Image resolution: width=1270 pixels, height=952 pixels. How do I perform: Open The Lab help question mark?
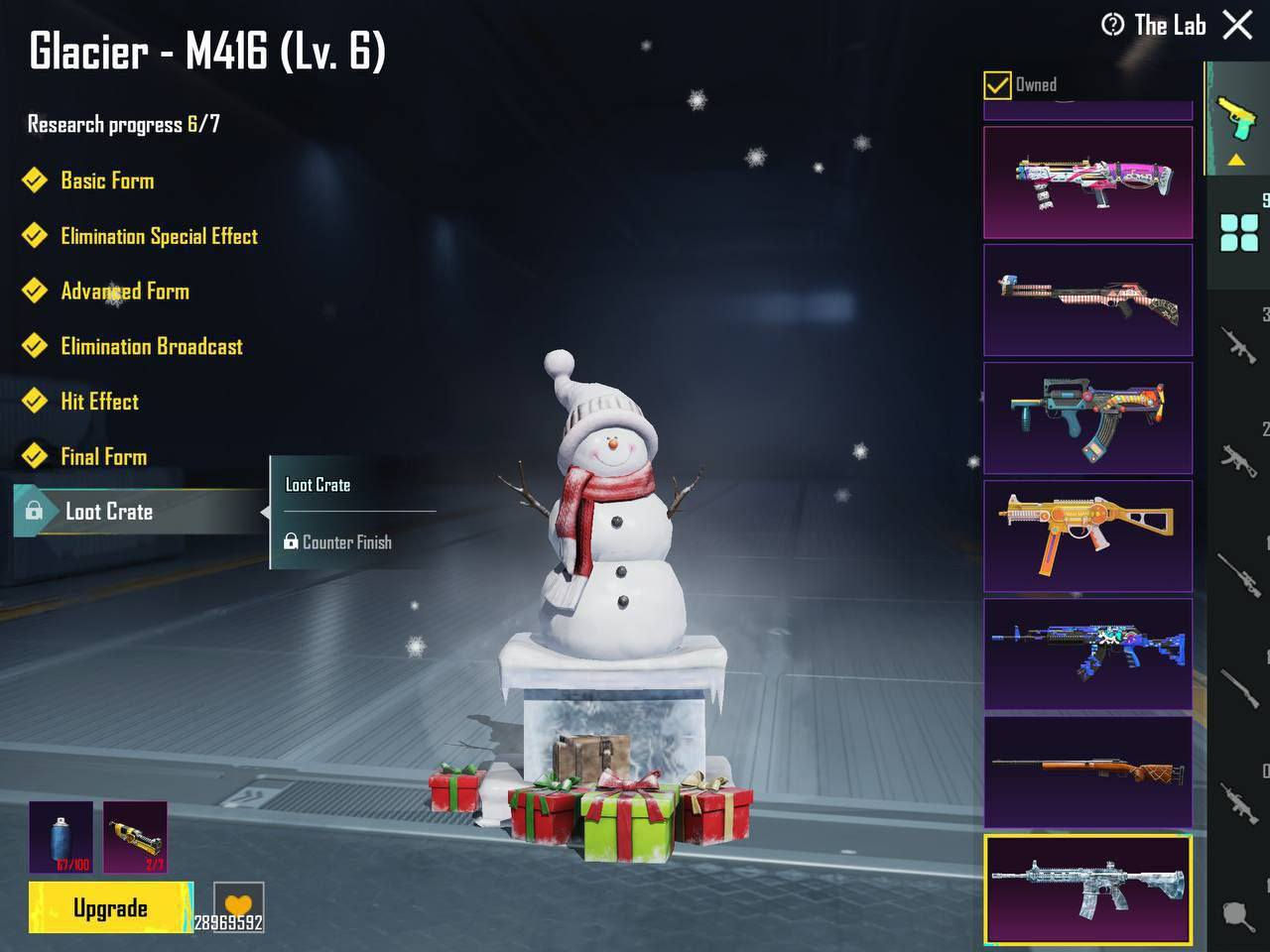point(1113,25)
